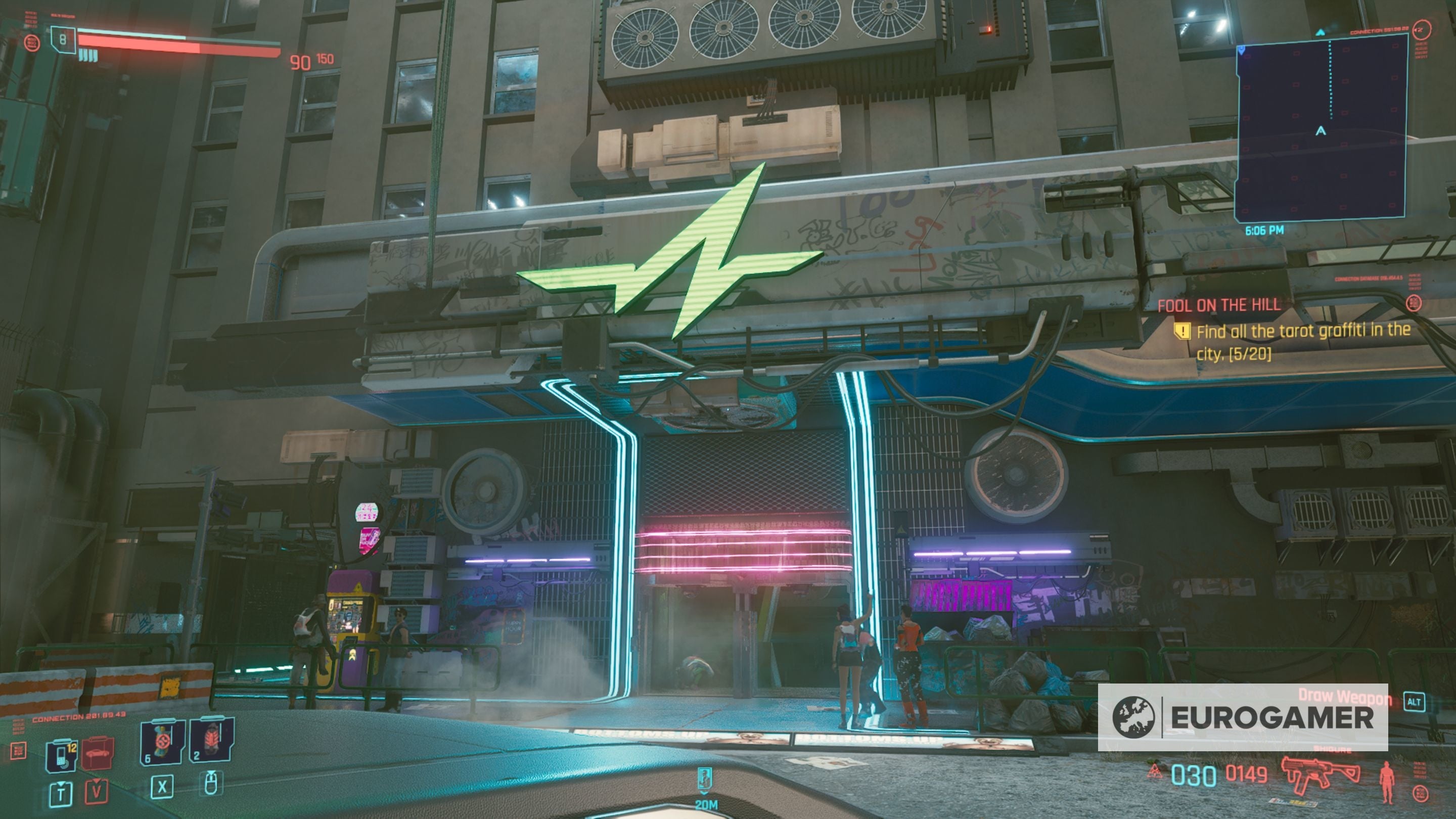Image resolution: width=1456 pixels, height=819 pixels.
Task: Select the red vehicle call icon
Action: 97,753
